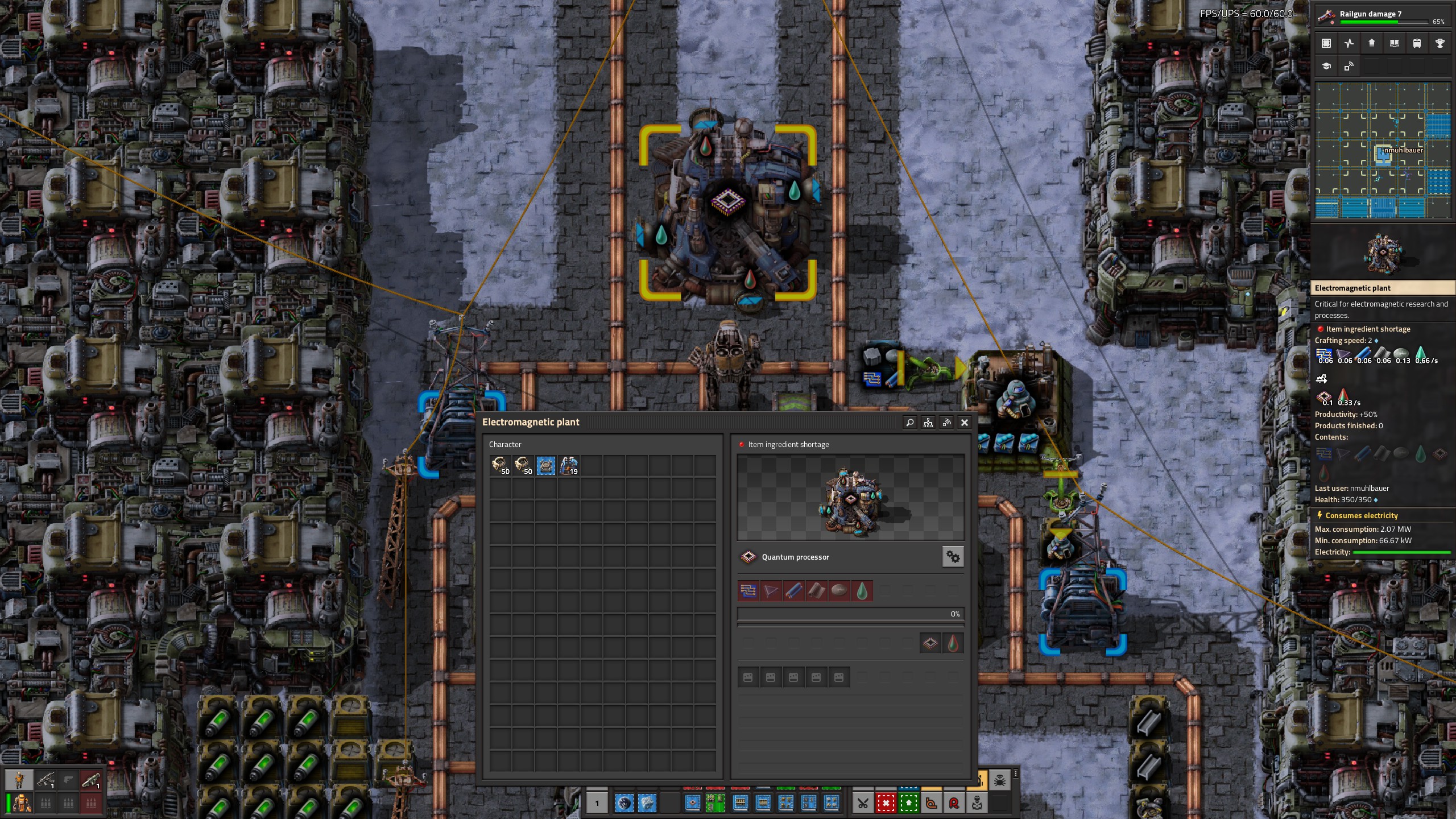Screen dimensions: 1456x819
Task: Click the green fluid droplet ingredient slot
Action: [862, 591]
